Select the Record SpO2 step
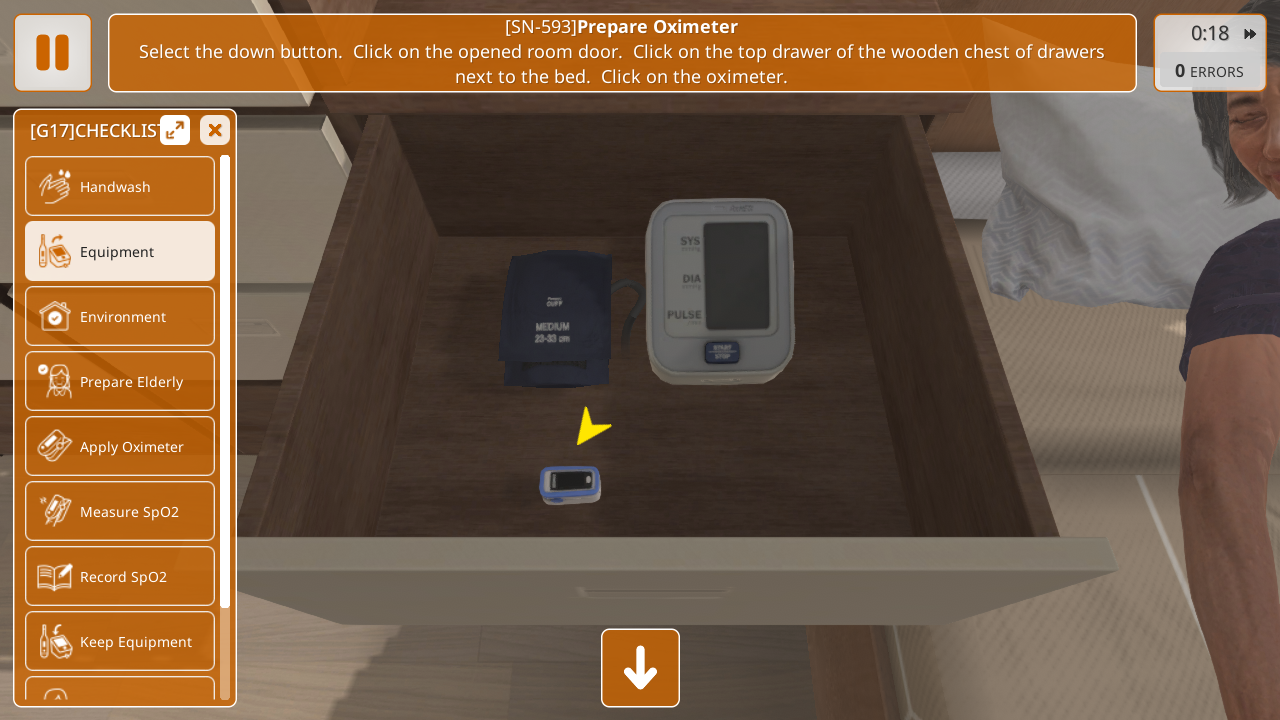1280x720 pixels. pos(120,577)
